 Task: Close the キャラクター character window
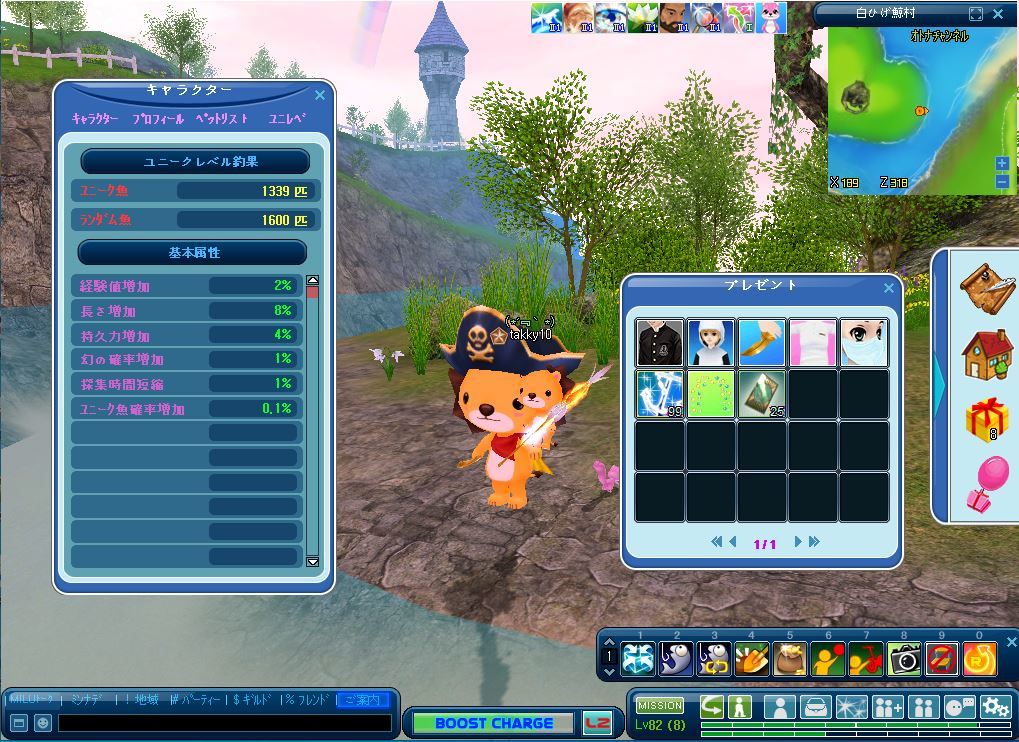(320, 95)
